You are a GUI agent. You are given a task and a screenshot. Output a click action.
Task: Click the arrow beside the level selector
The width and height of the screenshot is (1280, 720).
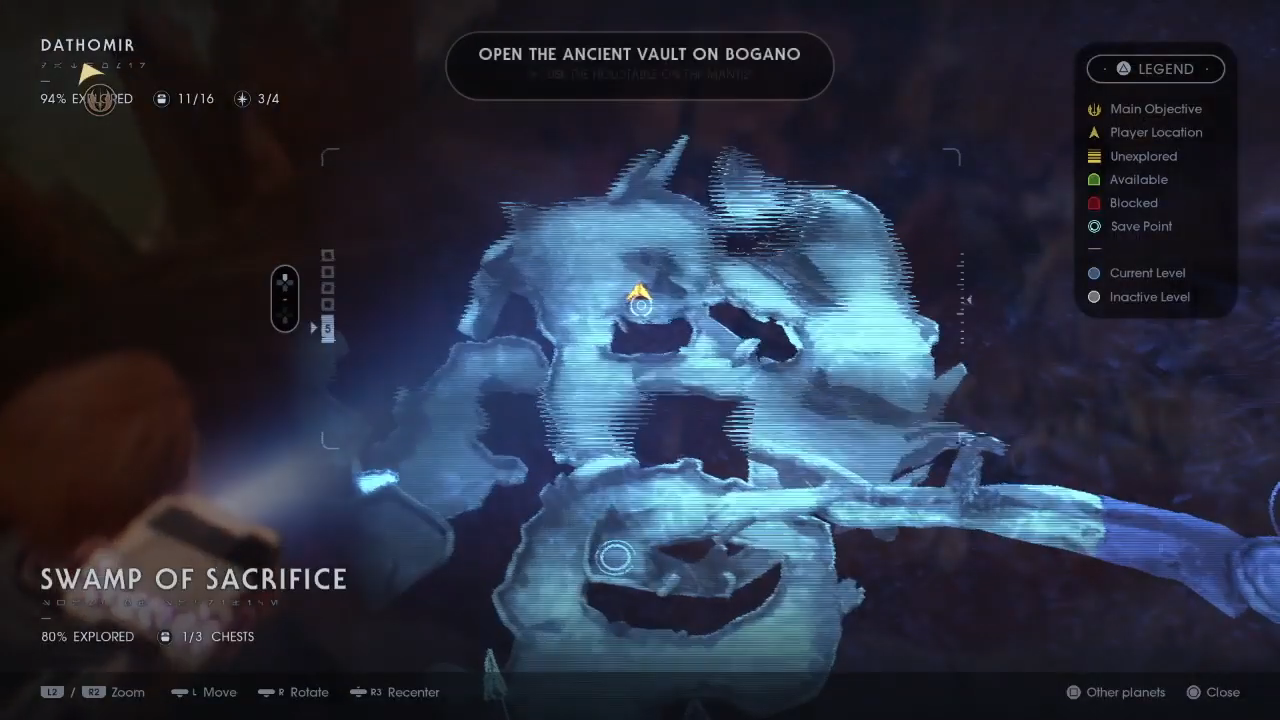pyautogui.click(x=314, y=328)
